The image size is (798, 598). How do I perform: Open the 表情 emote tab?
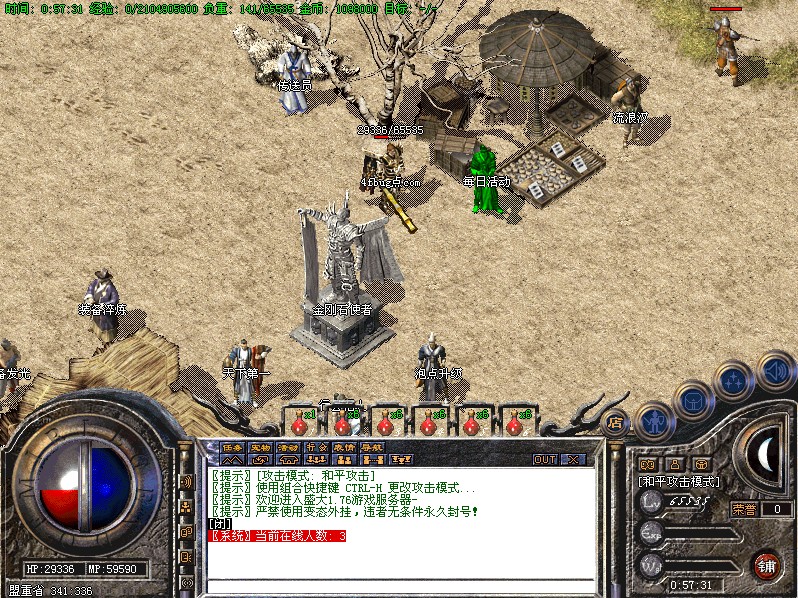pyautogui.click(x=344, y=447)
